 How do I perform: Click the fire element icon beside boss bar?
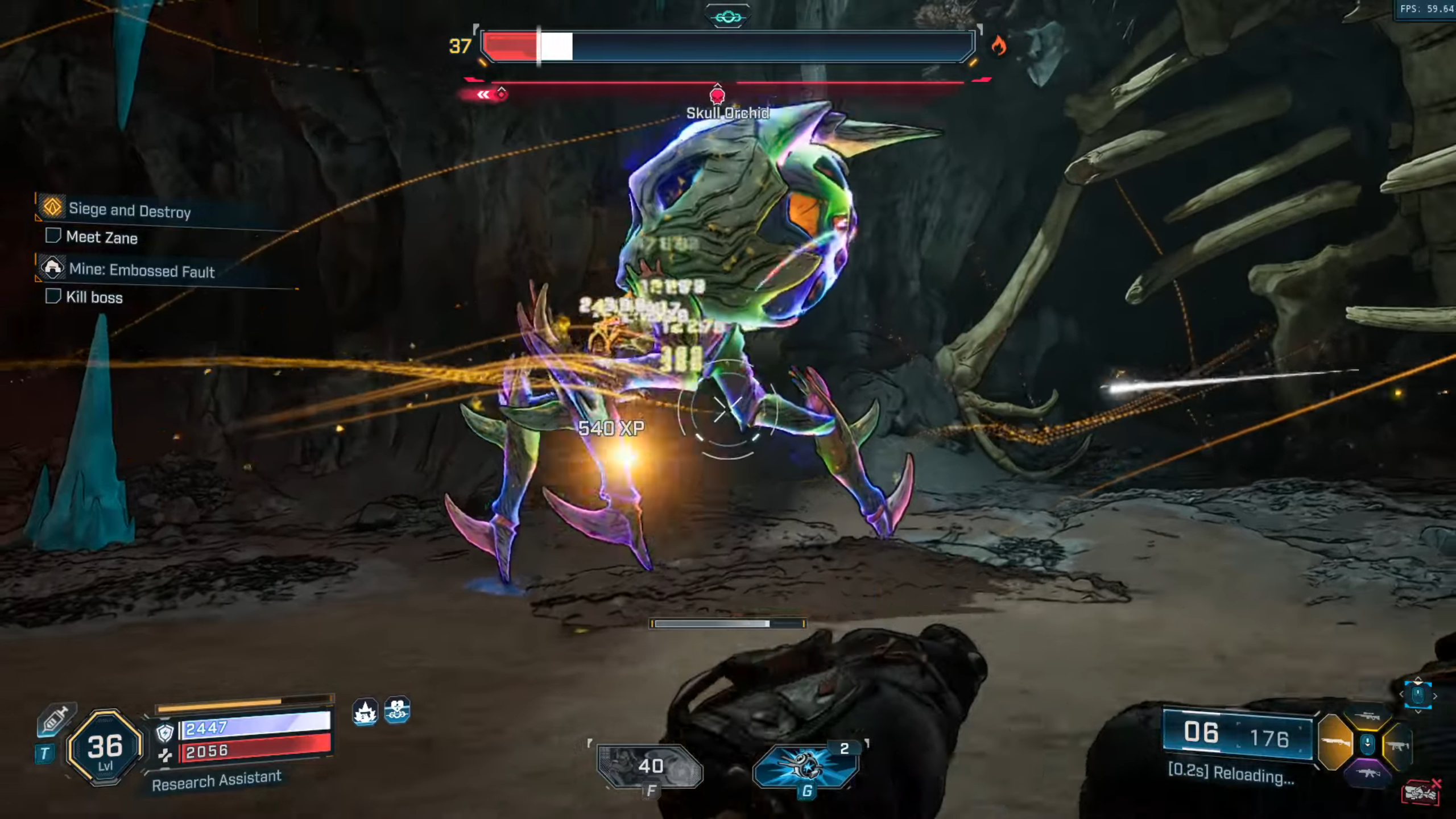(998, 45)
